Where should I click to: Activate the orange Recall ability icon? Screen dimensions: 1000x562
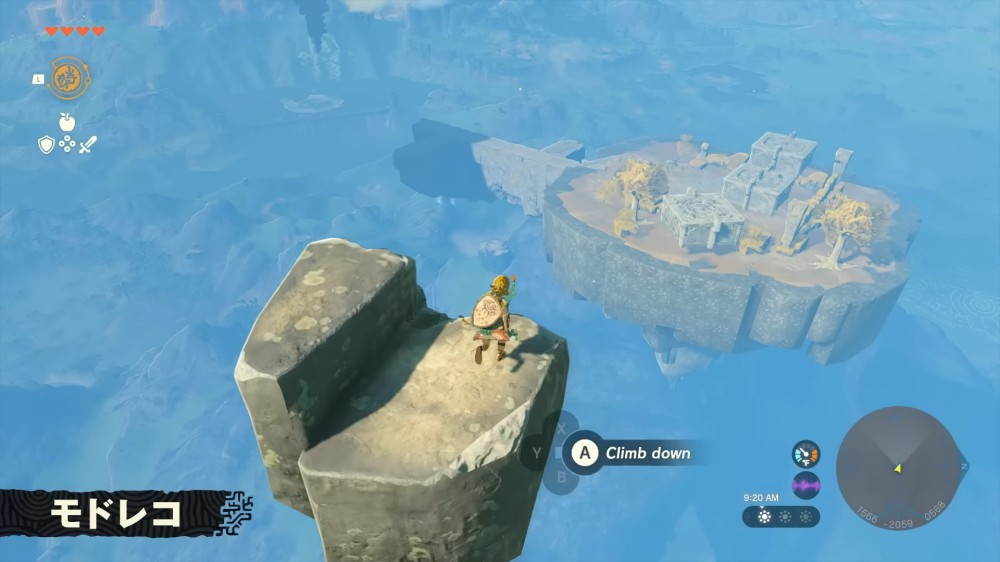pyautogui.click(x=67, y=78)
